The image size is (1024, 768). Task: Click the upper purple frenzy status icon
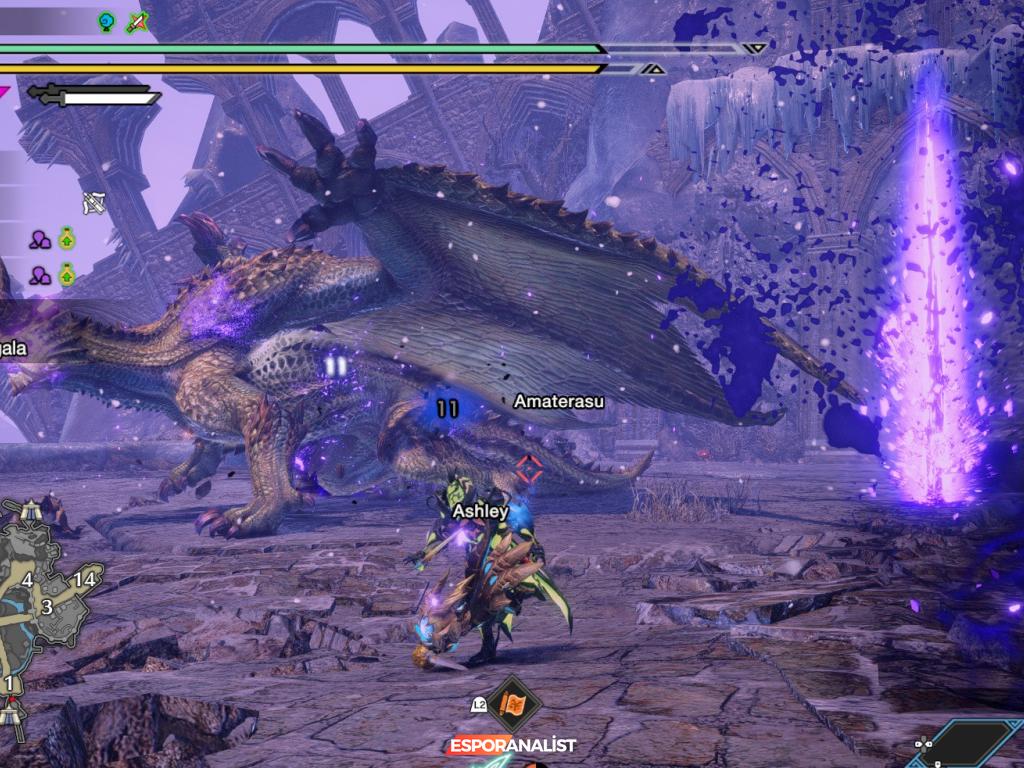click(x=40, y=239)
